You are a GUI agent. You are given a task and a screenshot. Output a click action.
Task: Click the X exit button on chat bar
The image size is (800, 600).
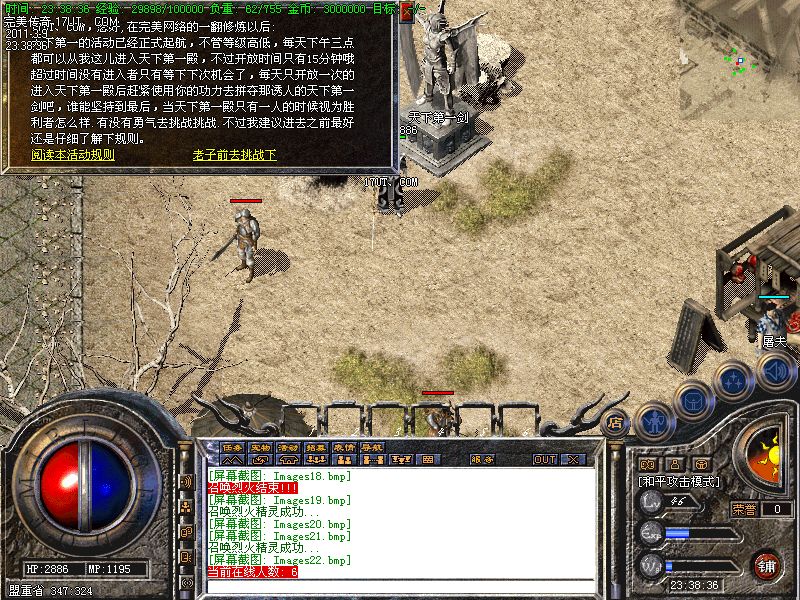click(573, 460)
